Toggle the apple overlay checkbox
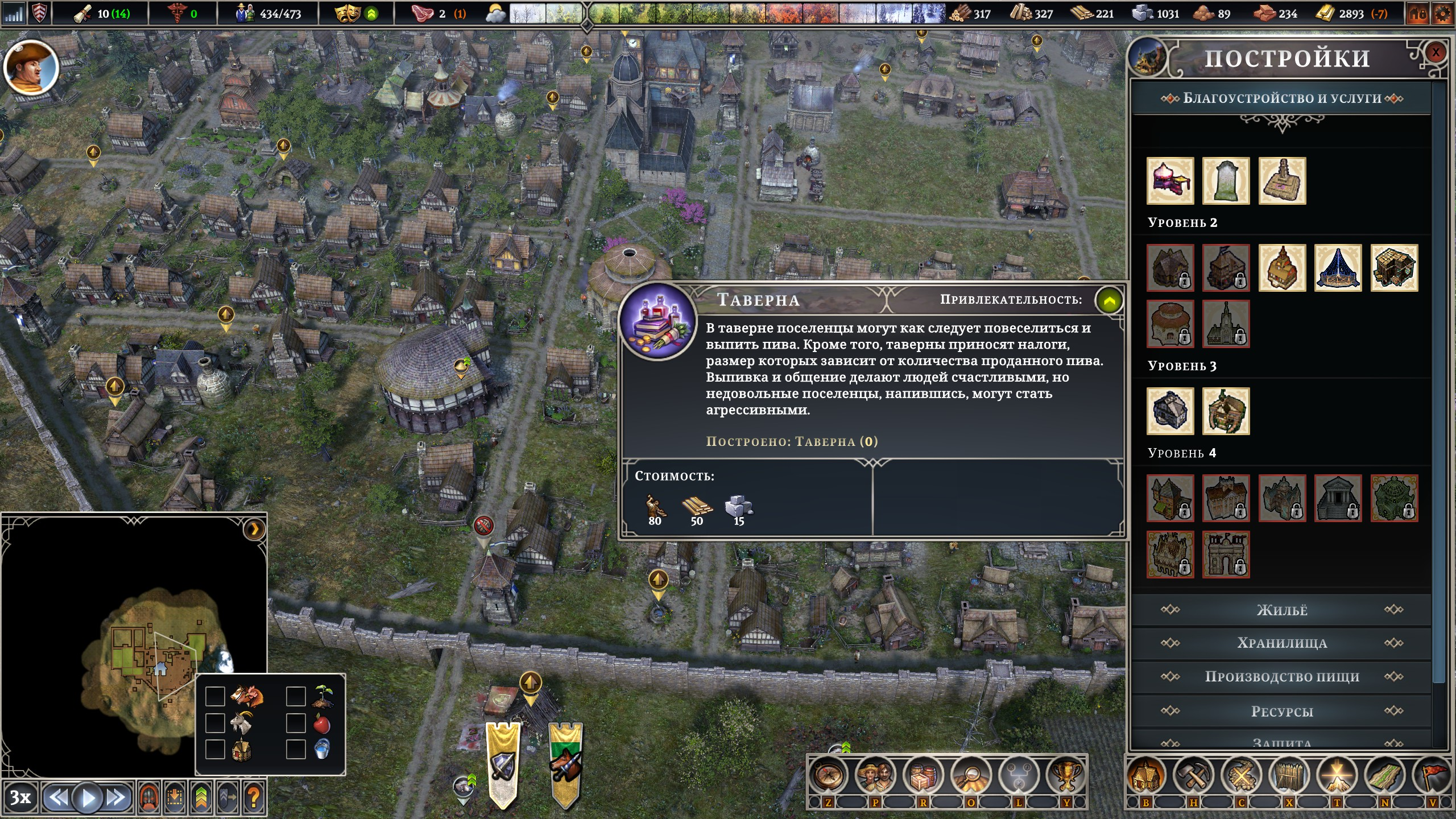1456x819 pixels. click(x=296, y=723)
